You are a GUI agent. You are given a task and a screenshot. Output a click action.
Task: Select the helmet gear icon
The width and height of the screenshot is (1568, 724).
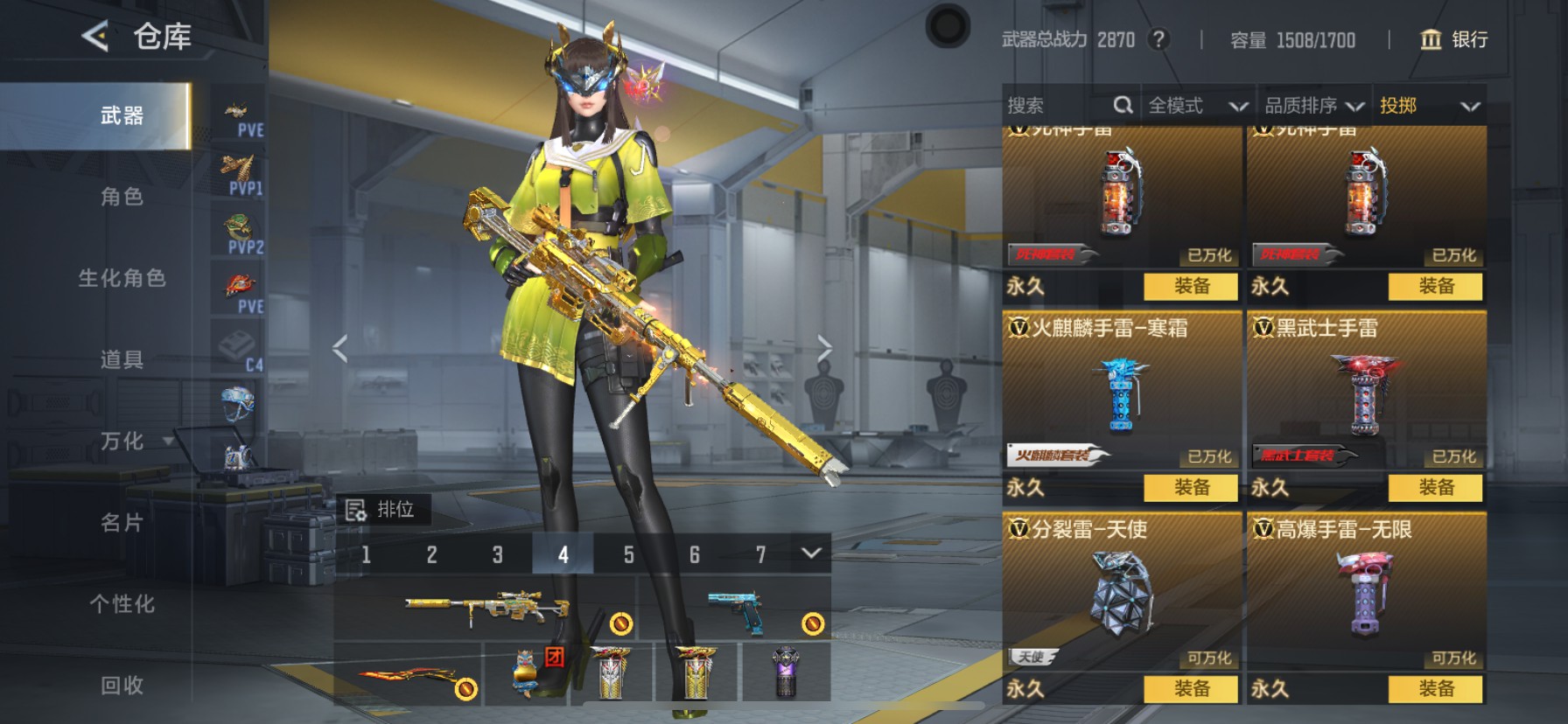point(240,407)
